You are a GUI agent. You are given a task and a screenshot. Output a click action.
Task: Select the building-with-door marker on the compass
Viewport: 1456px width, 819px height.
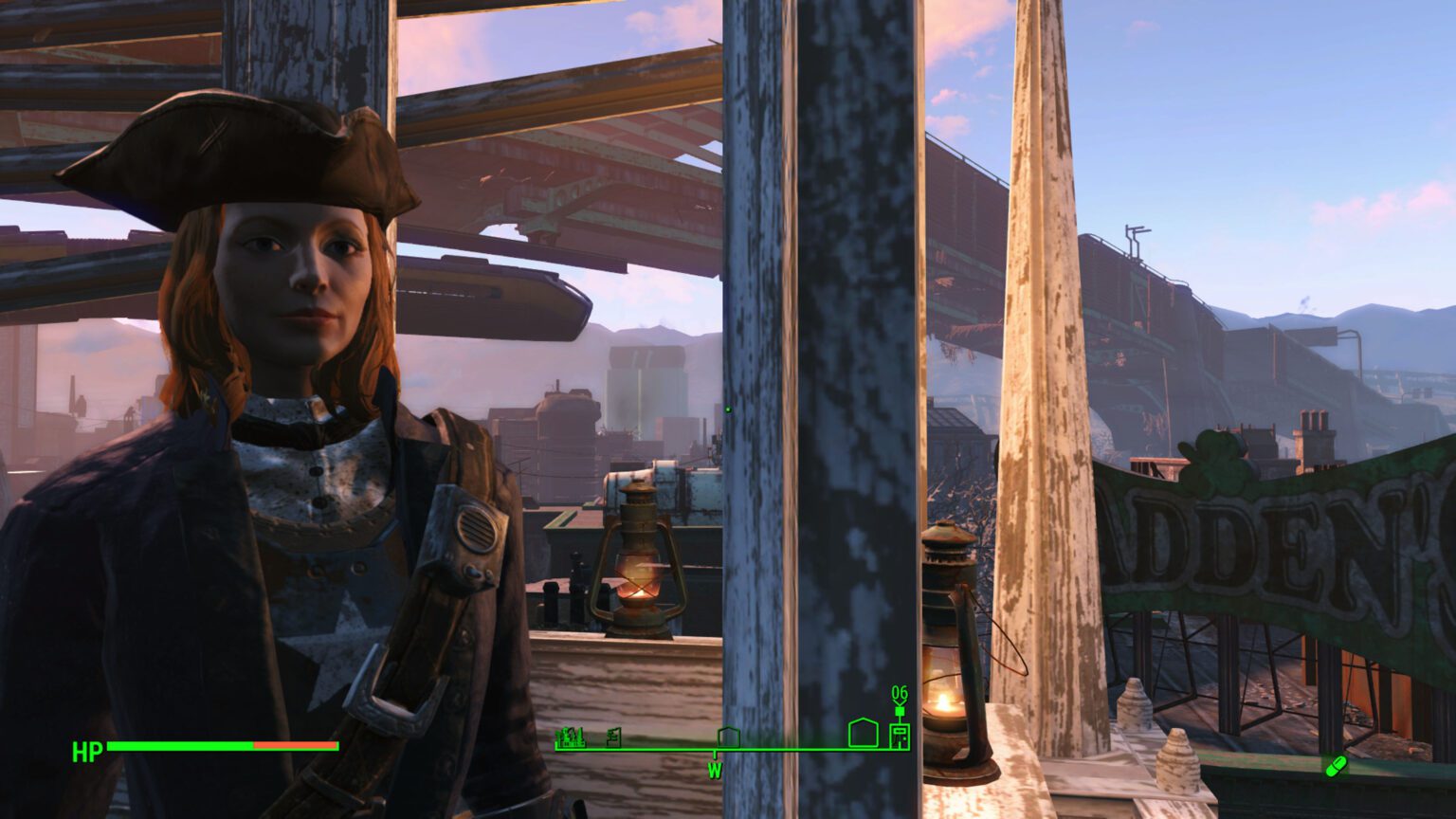pos(900,736)
